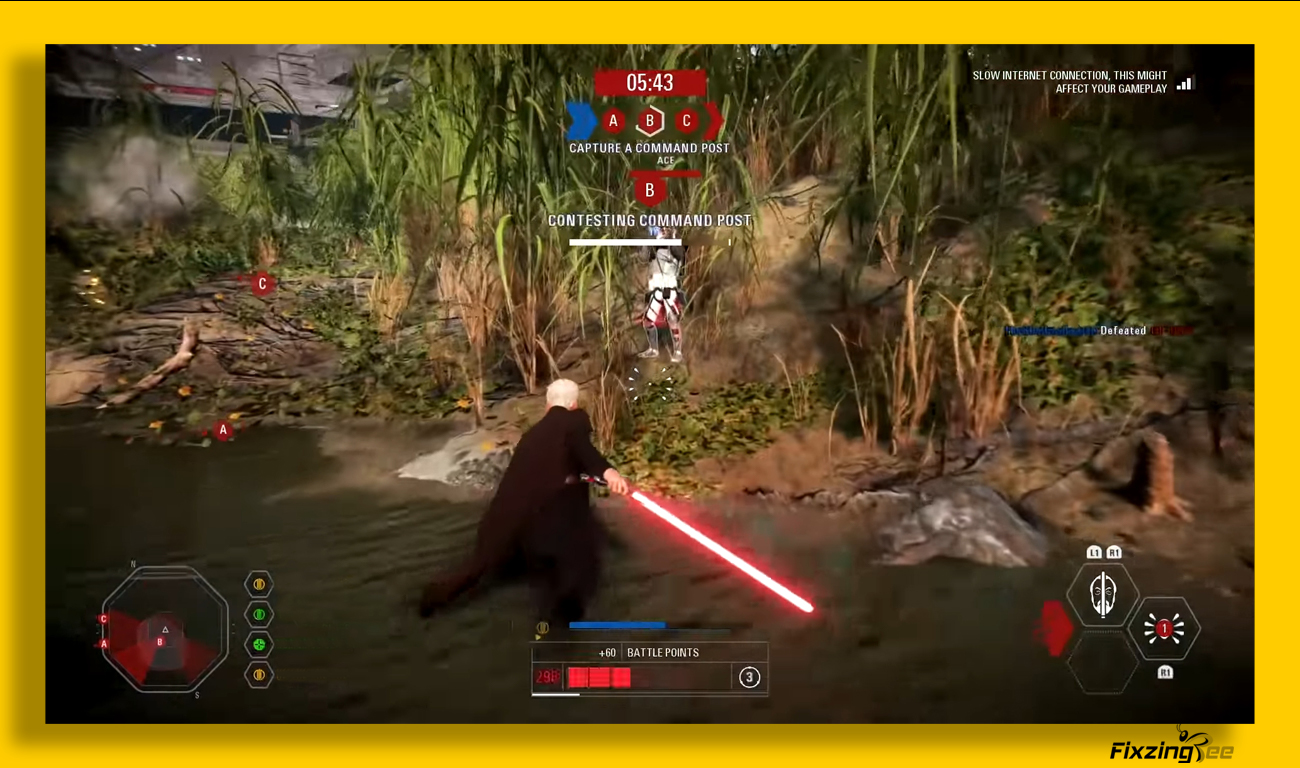The image size is (1300, 768).
Task: Click the octagonal minimap radar
Action: (165, 630)
